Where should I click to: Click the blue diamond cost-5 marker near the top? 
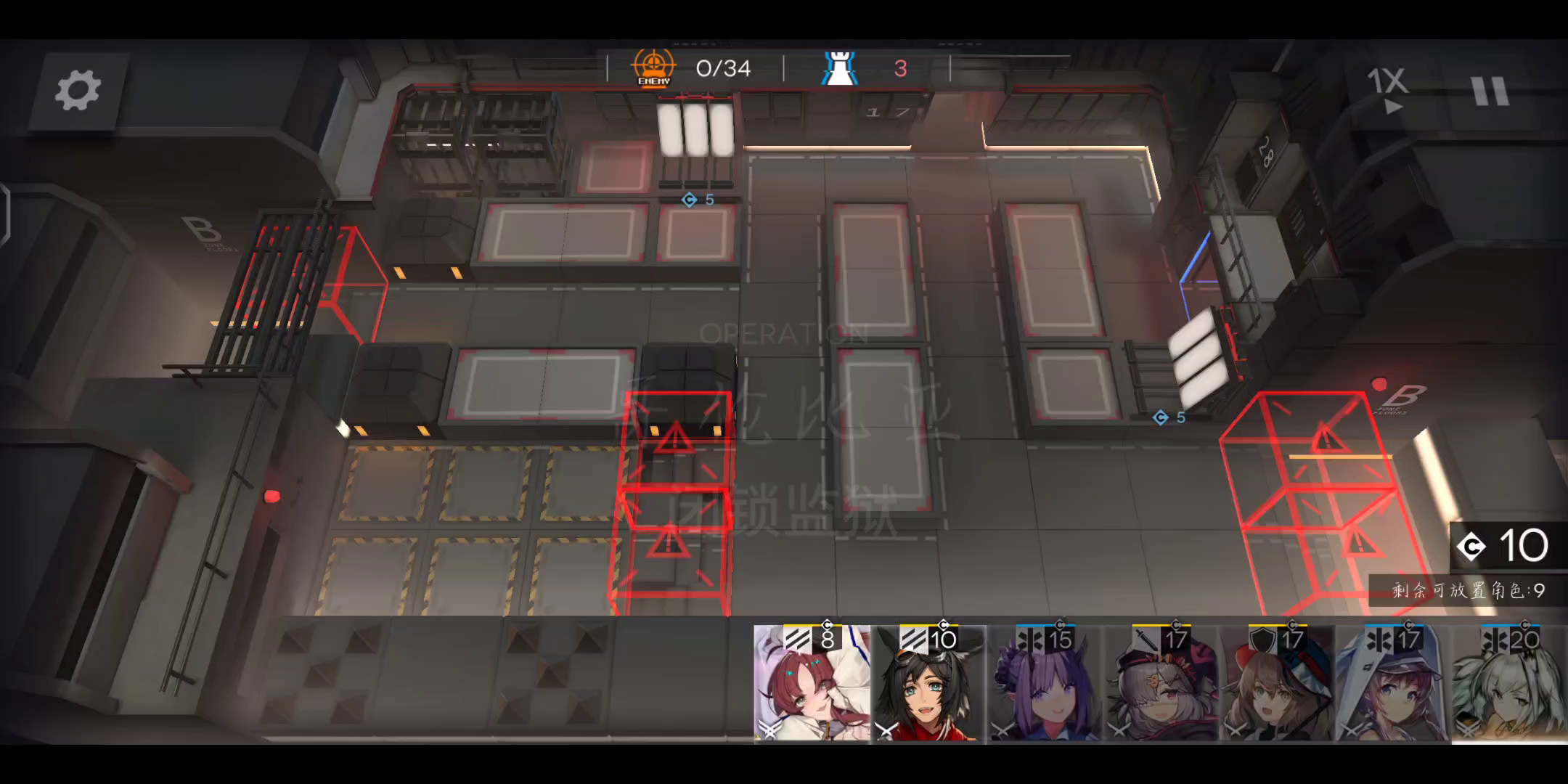pyautogui.click(x=688, y=200)
